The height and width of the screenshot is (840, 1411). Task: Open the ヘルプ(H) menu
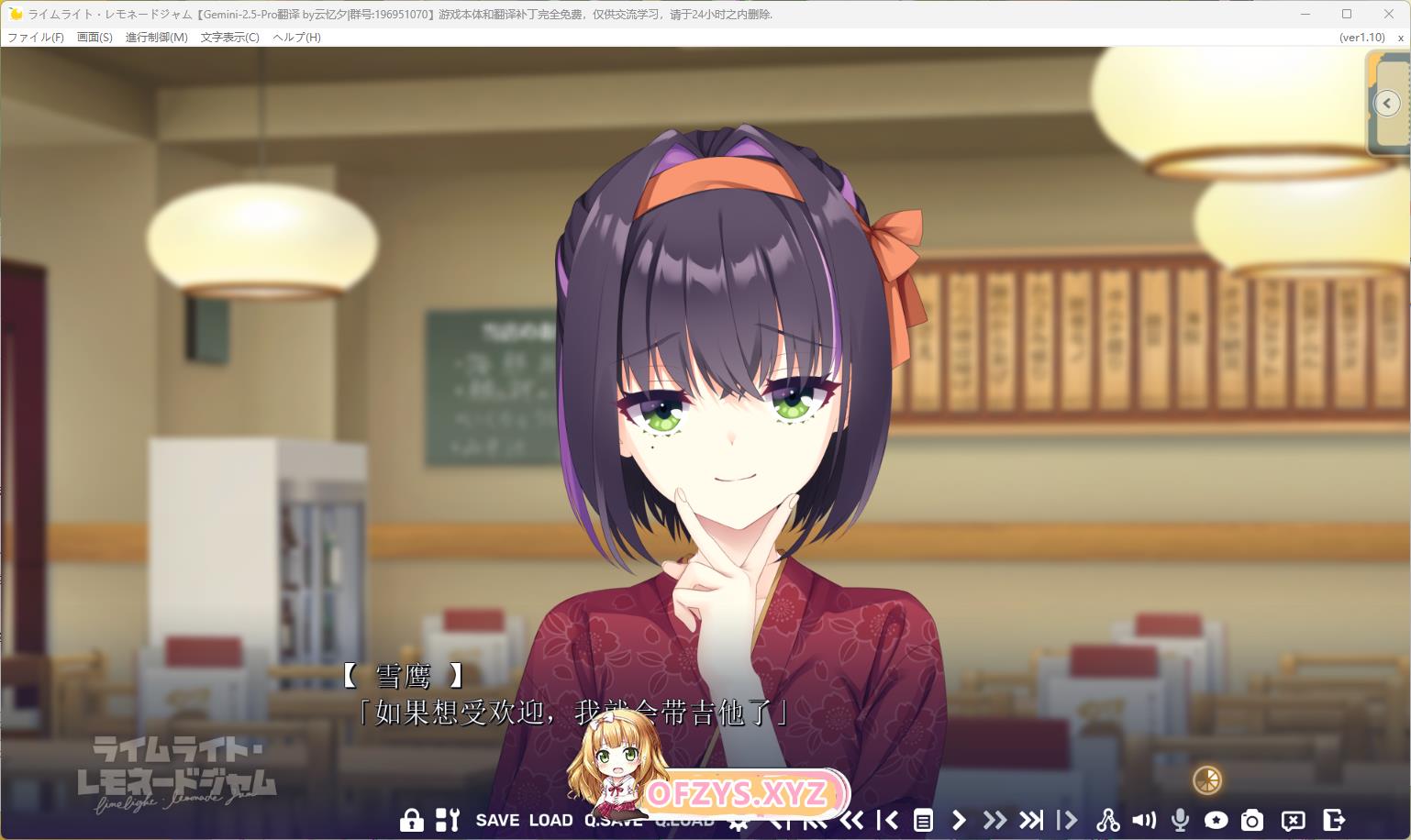point(296,38)
